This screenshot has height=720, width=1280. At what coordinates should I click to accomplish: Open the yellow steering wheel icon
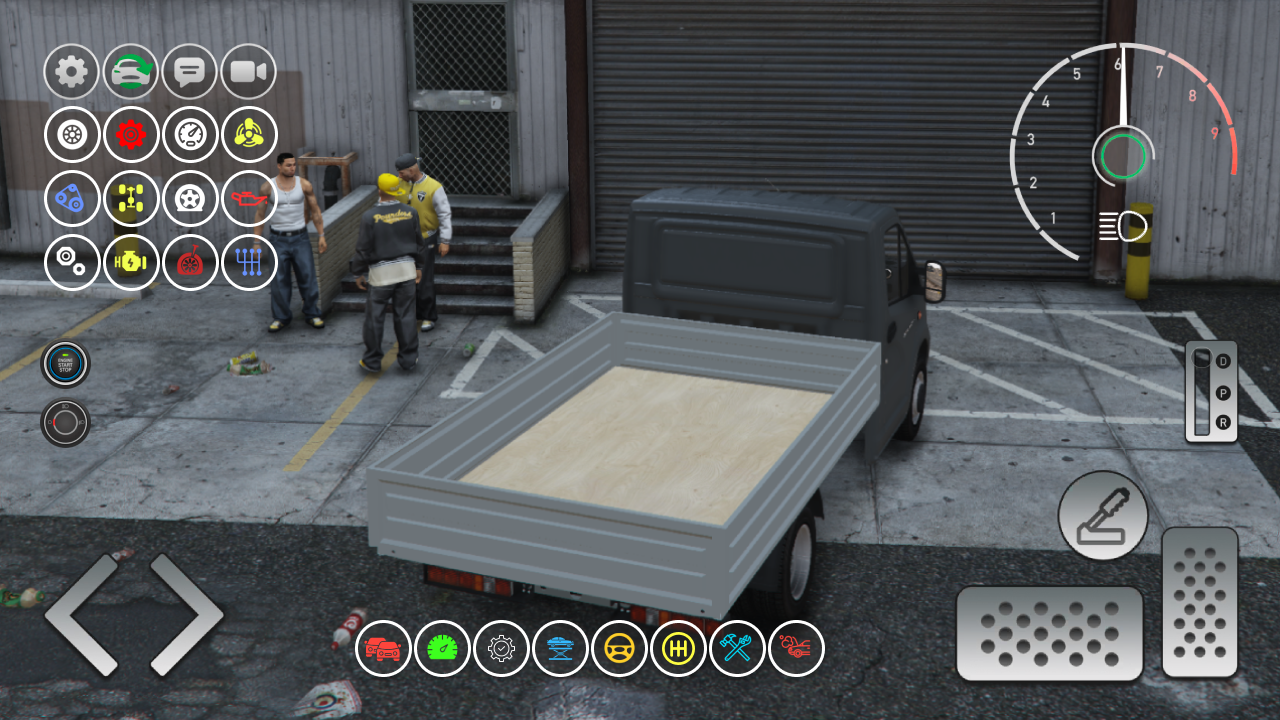[x=620, y=648]
